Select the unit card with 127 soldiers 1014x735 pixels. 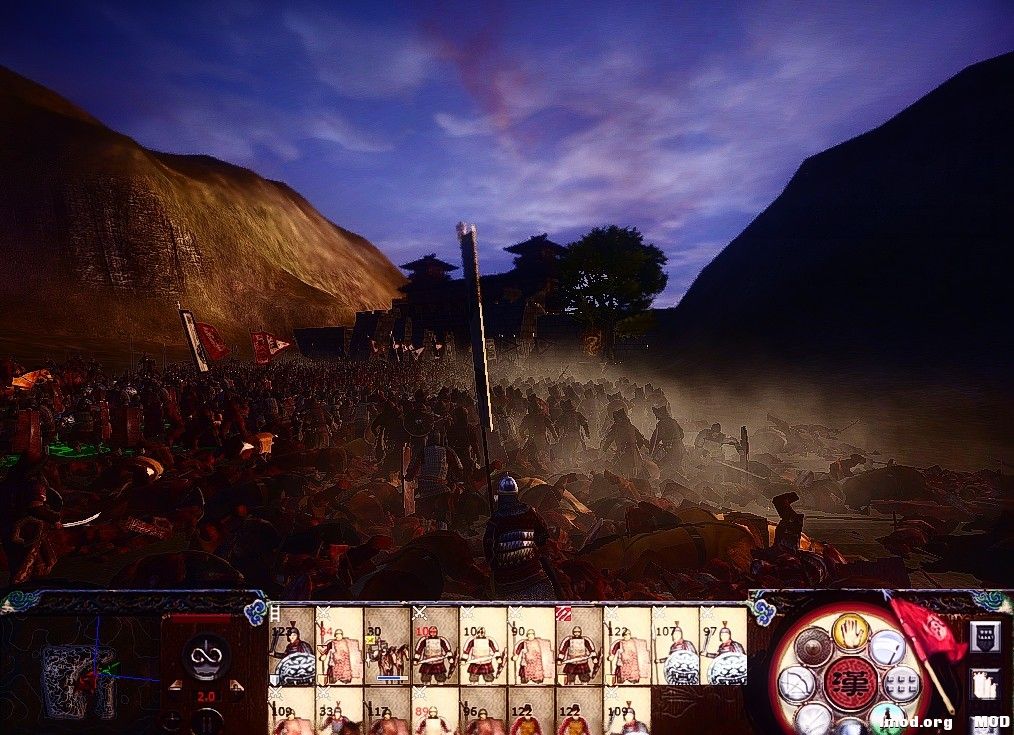tap(293, 647)
